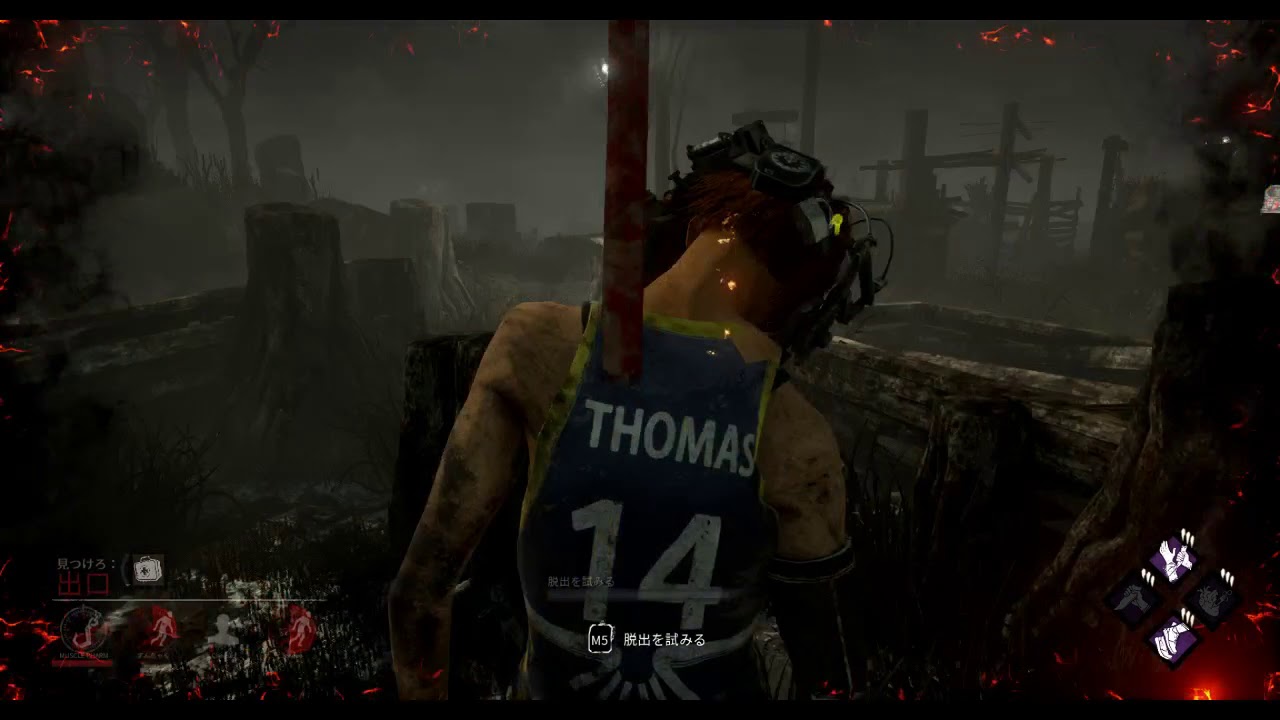Click the escape attempt progress bar

click(640, 596)
